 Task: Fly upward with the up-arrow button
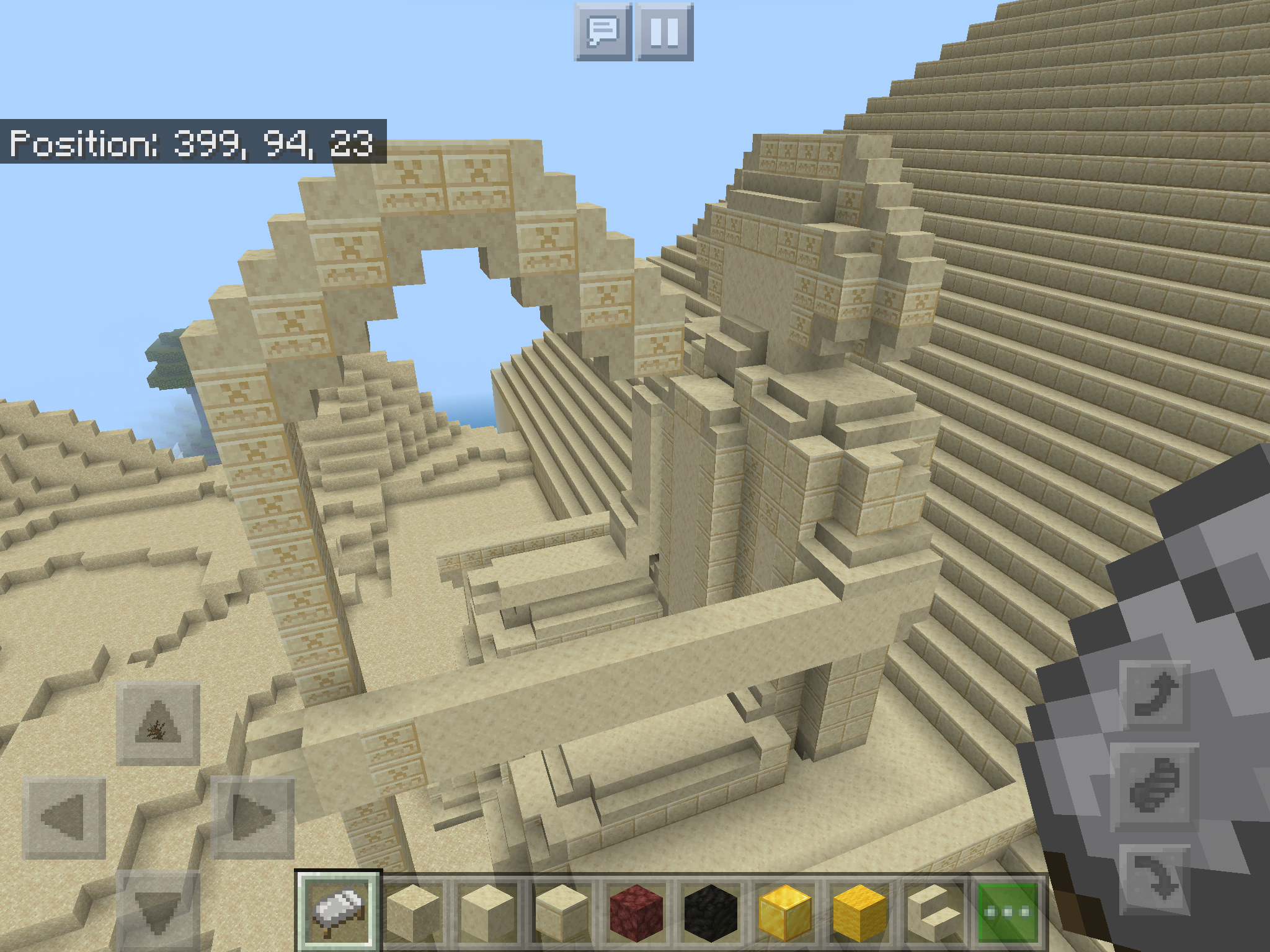click(1155, 694)
